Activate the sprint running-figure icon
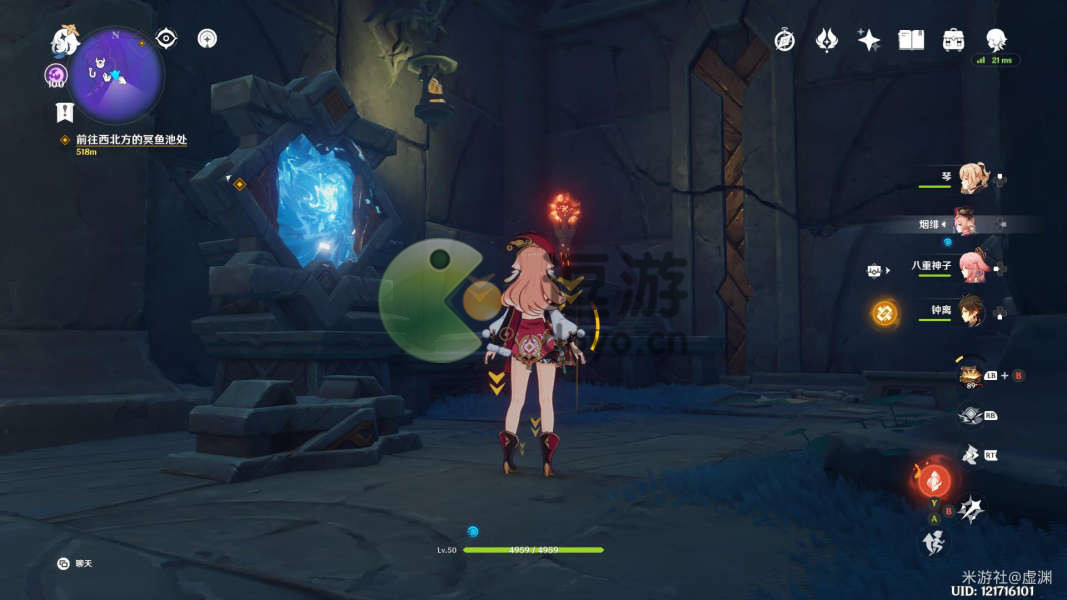Viewport: 1067px width, 600px height. point(932,543)
